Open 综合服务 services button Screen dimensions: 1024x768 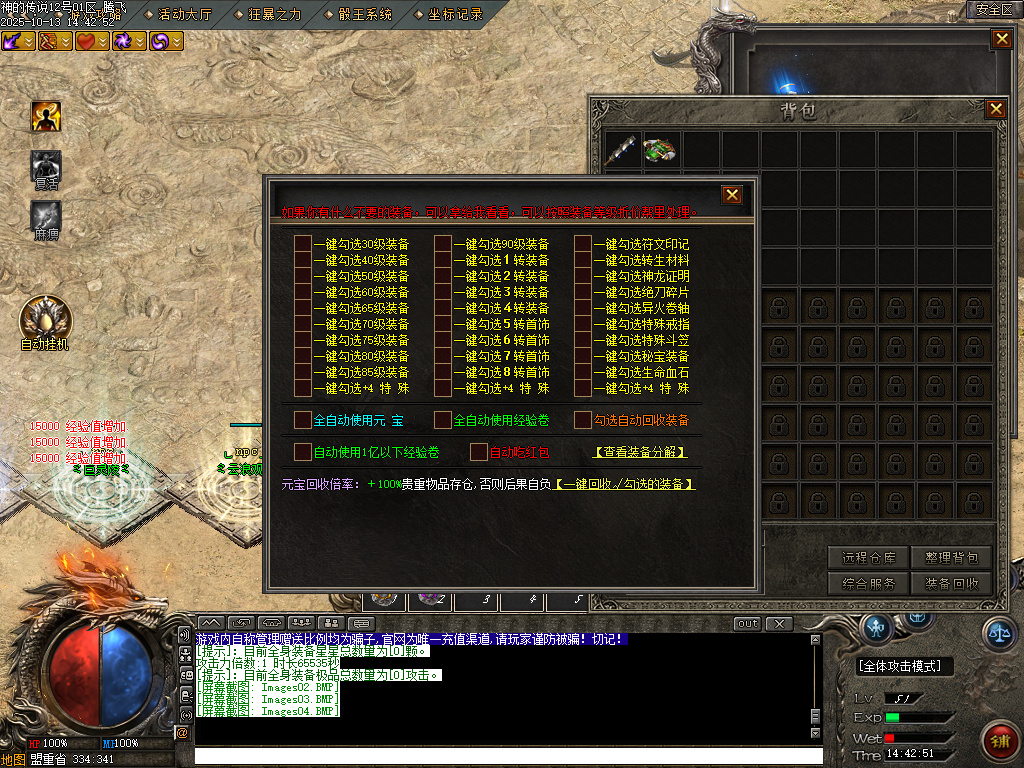tap(868, 583)
